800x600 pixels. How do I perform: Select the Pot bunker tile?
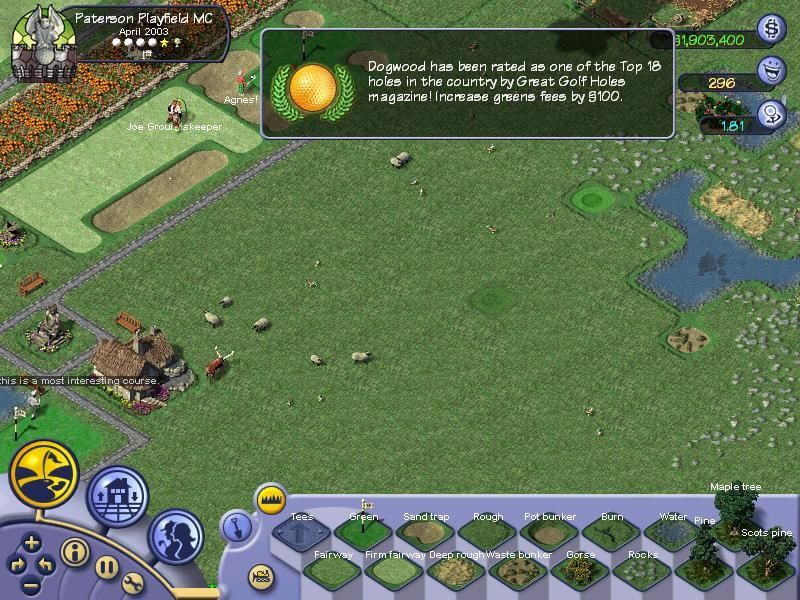550,535
